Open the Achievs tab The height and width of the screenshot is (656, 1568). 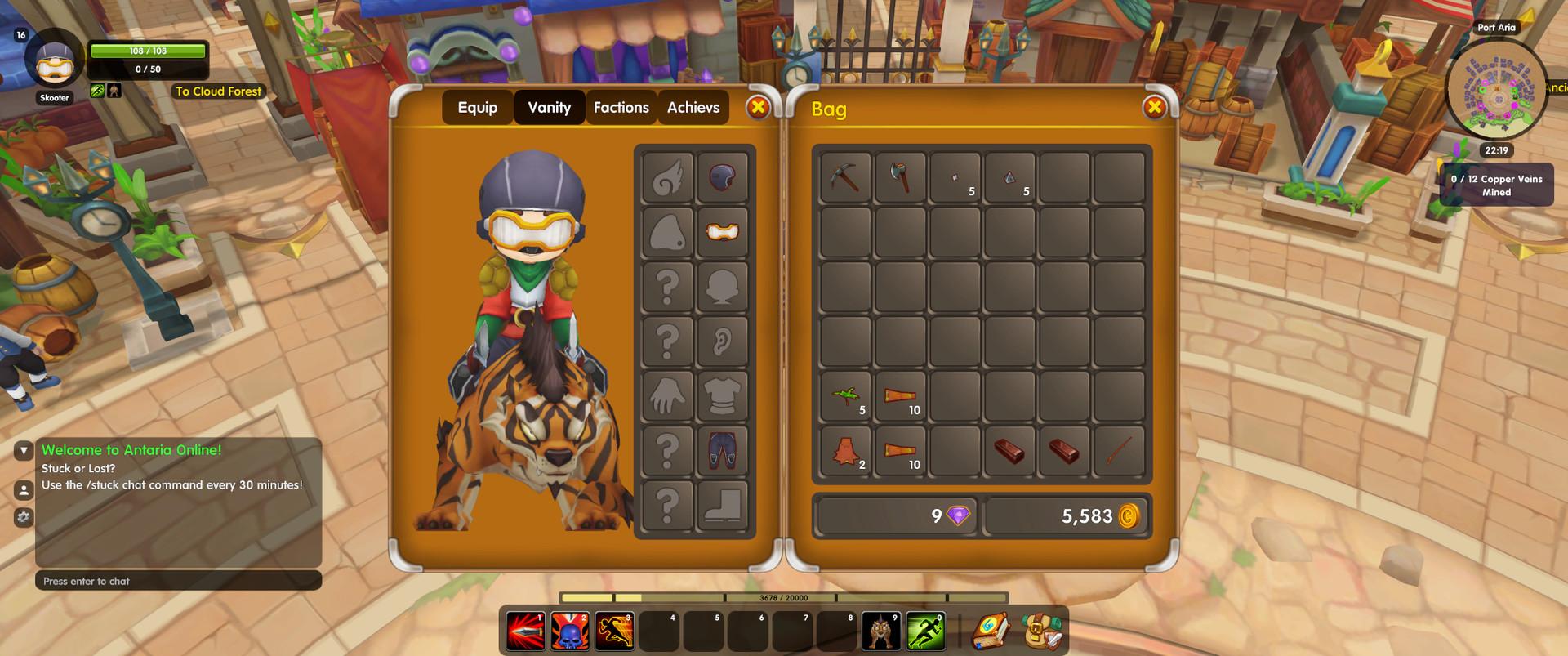693,107
